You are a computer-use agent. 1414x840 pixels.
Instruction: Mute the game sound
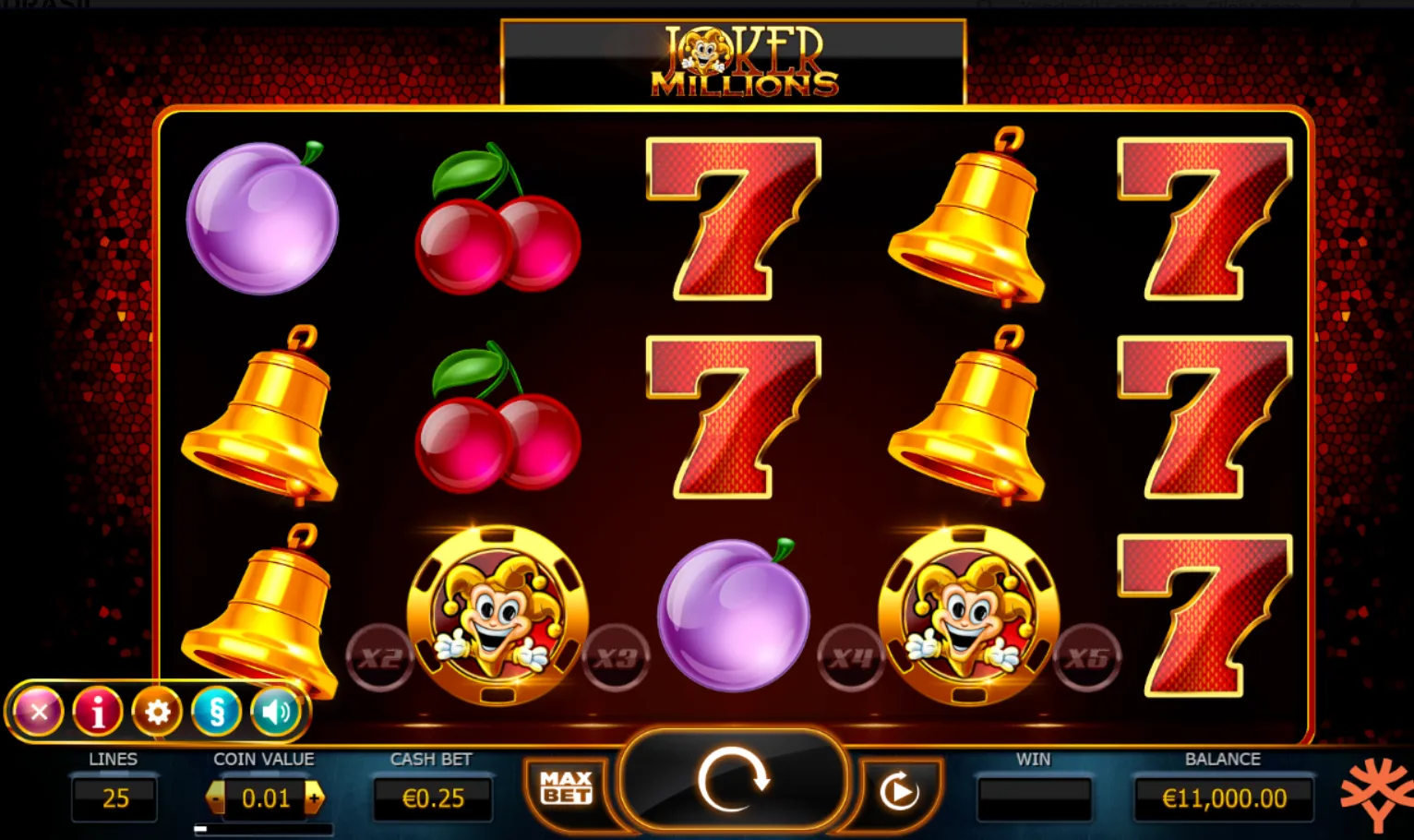tap(276, 711)
